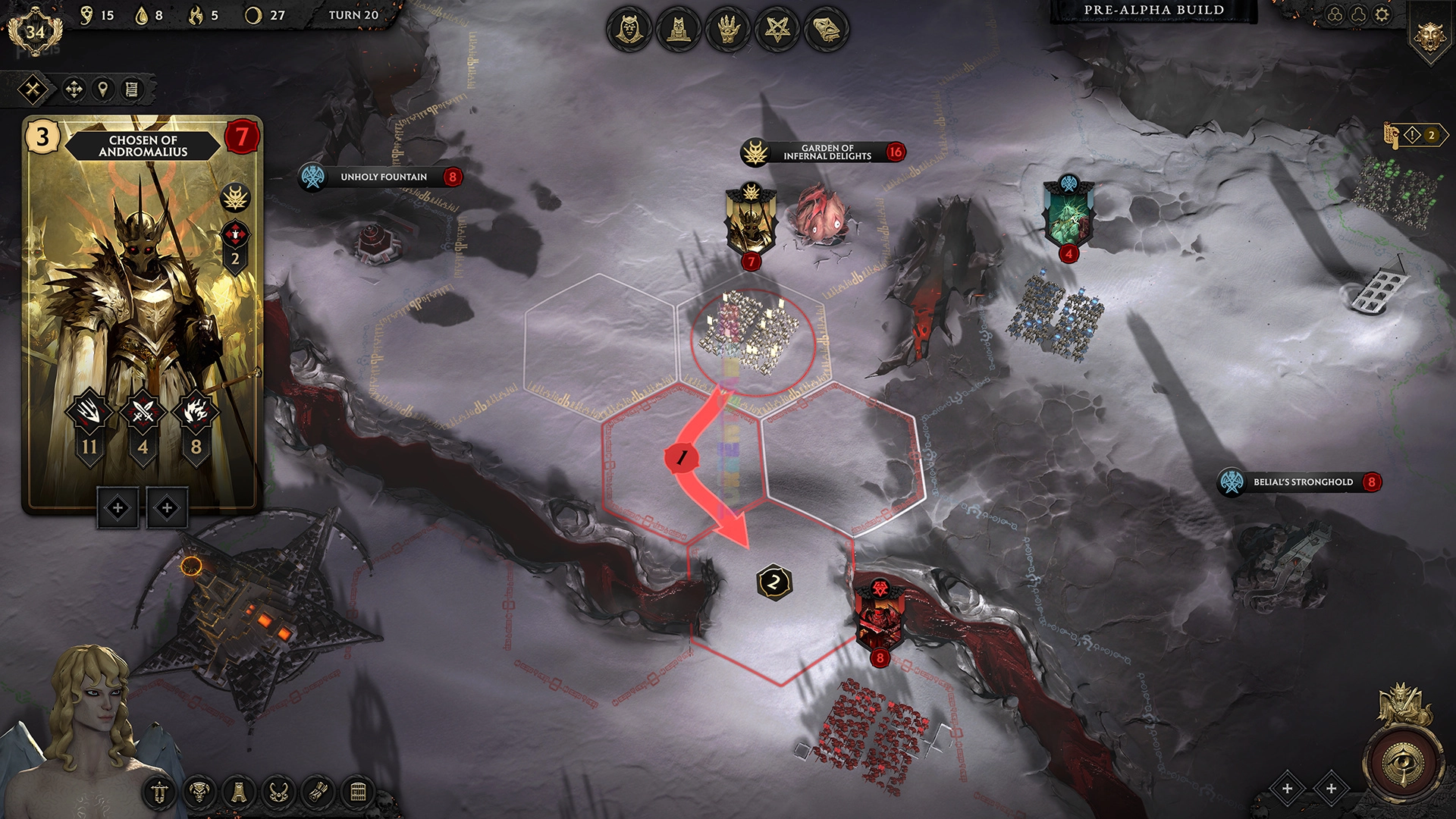Open the portcullis gate icon
Screen dimensions: 1456x819
(x=358, y=793)
